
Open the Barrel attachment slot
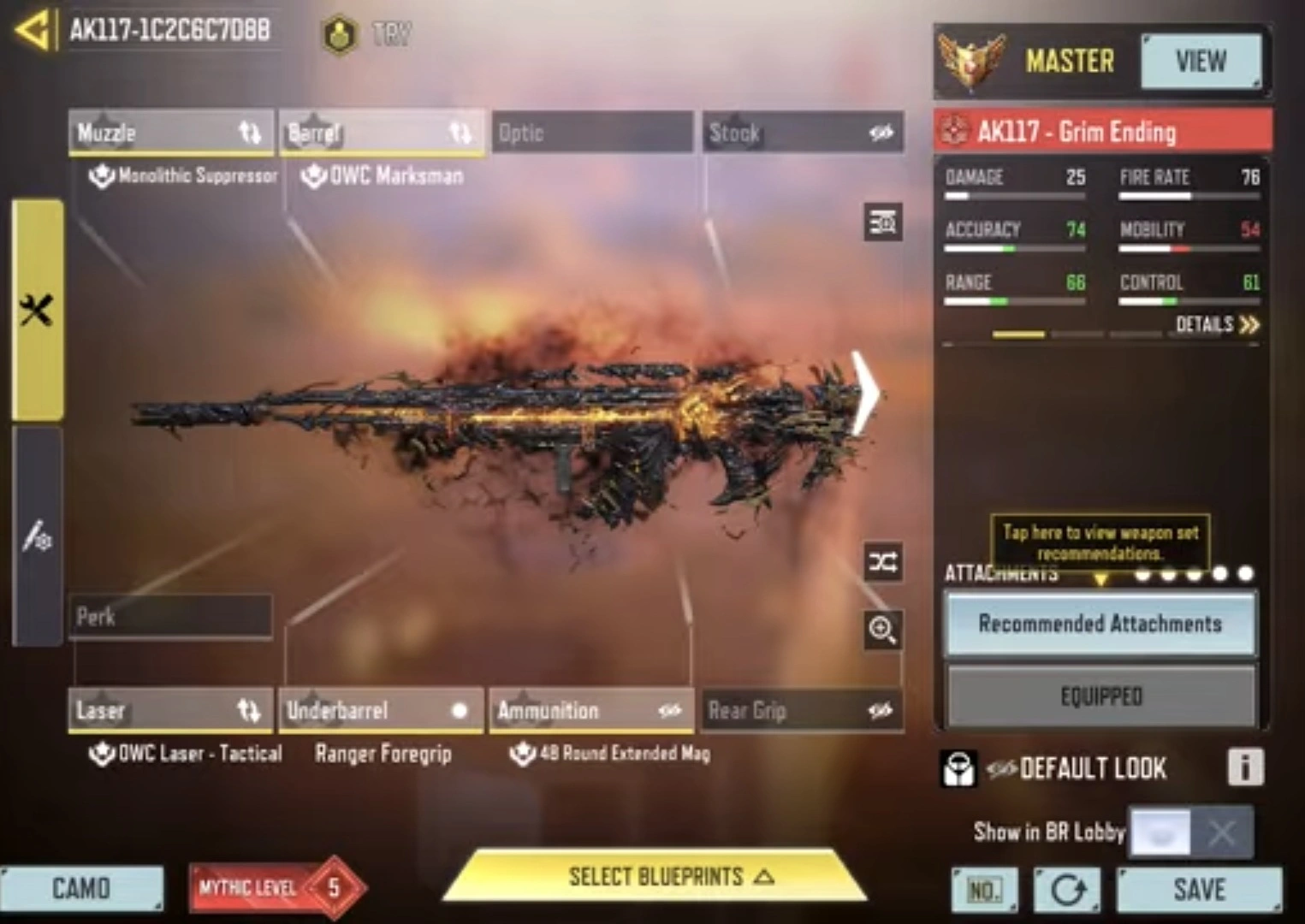381,133
